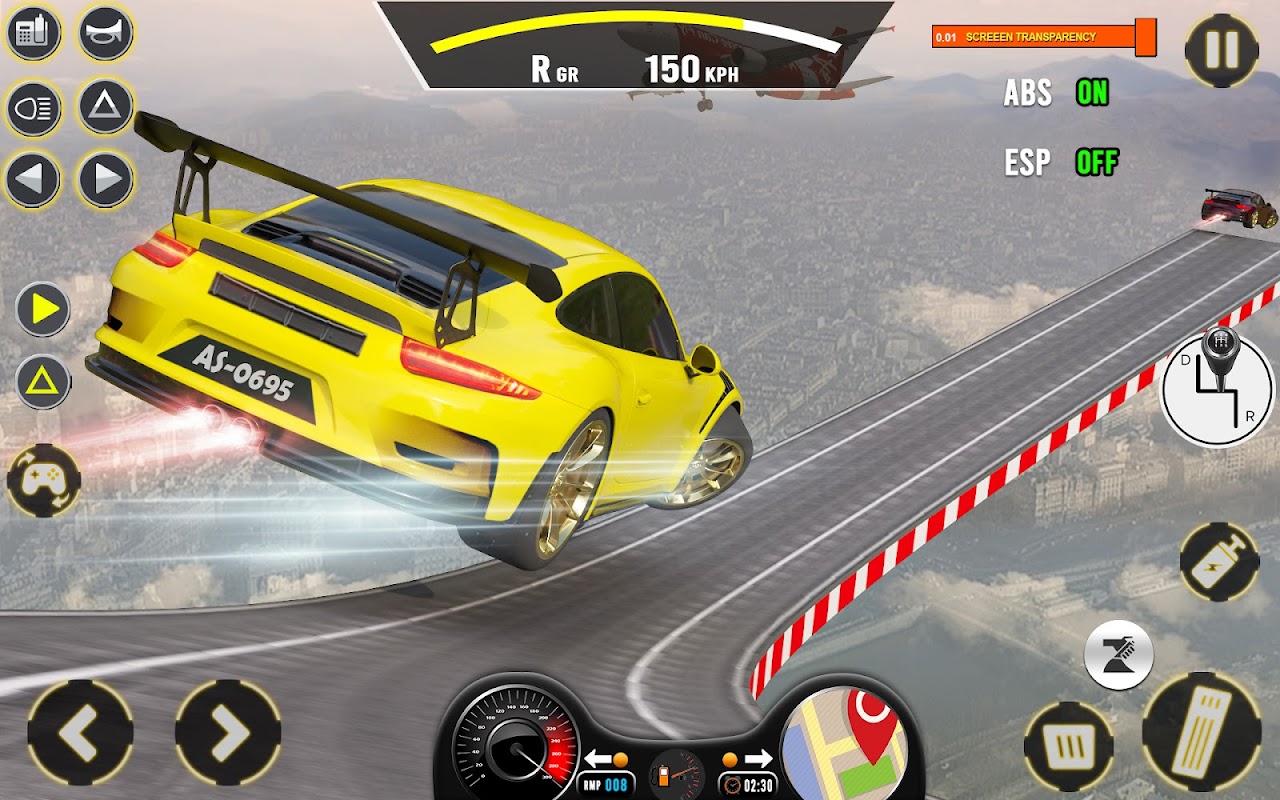Image resolution: width=1280 pixels, height=800 pixels.
Task: Toggle the headlights icon
Action: [x=34, y=108]
